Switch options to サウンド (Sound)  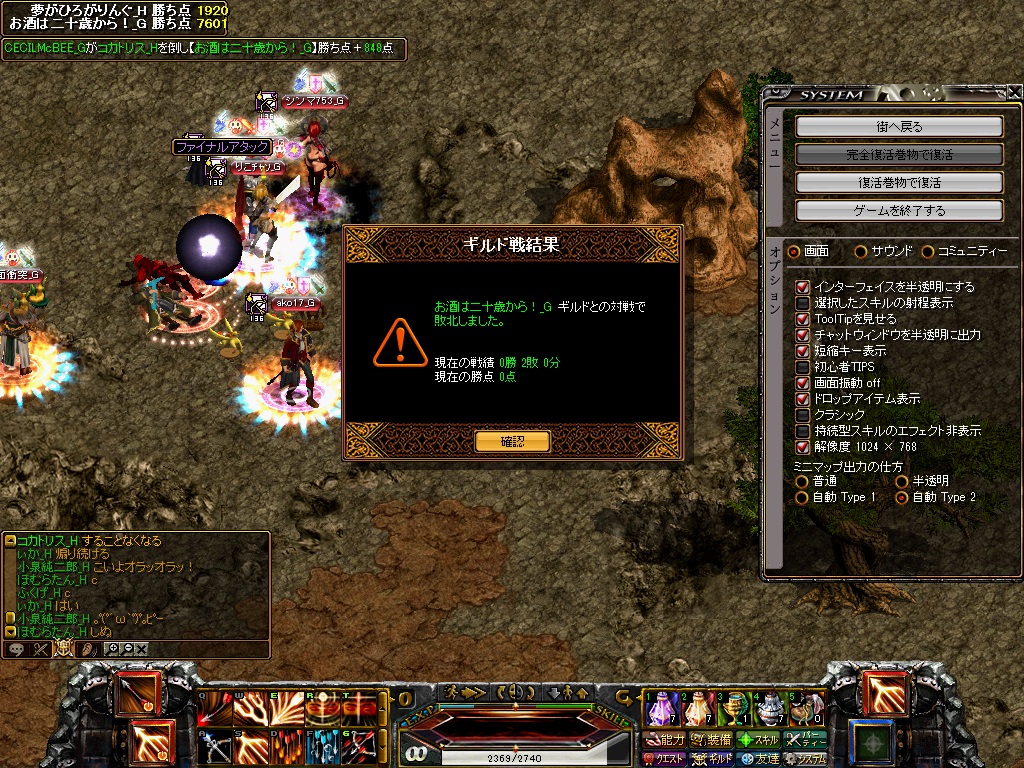[861, 251]
